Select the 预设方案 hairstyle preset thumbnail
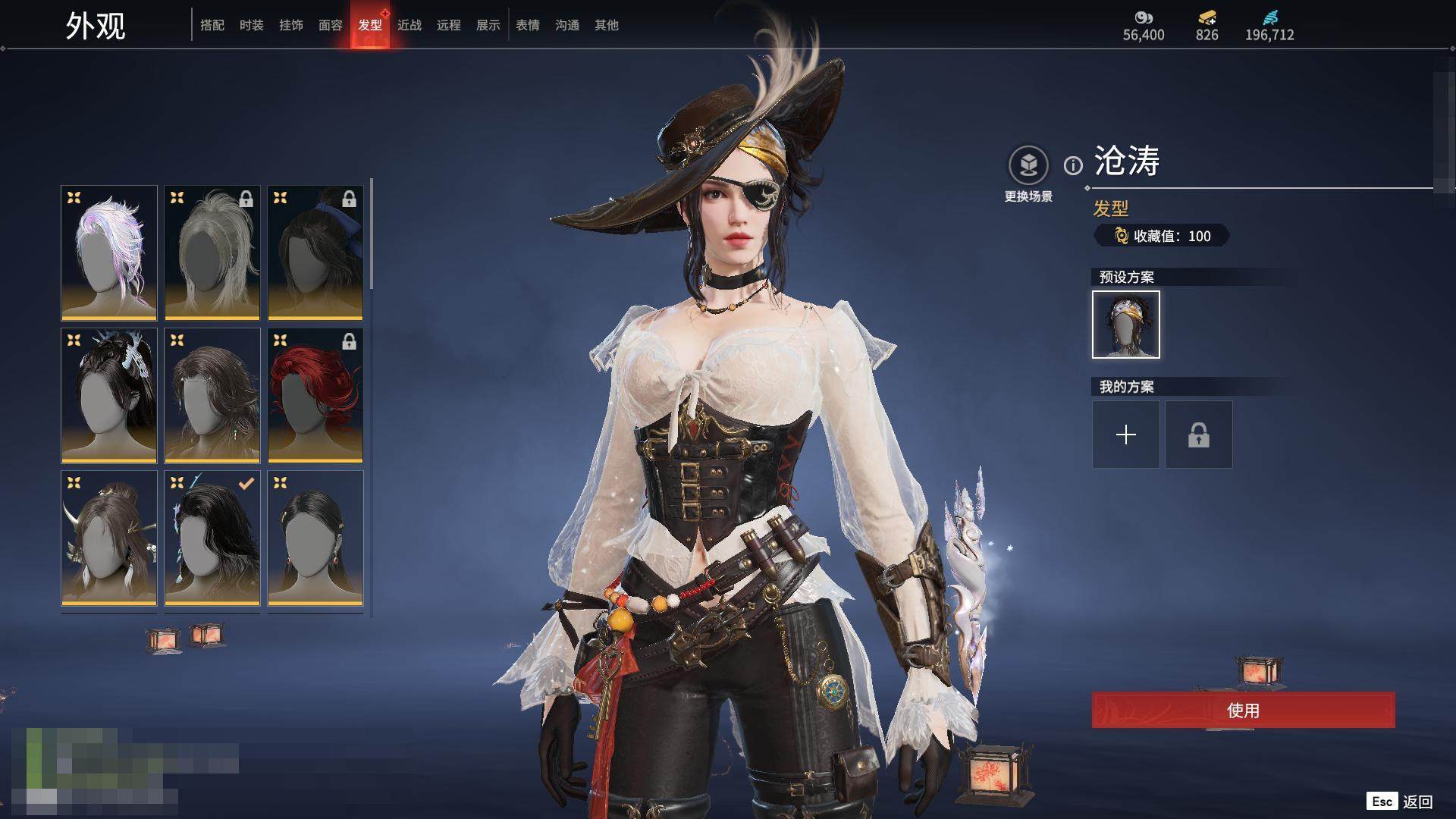Viewport: 1456px width, 819px height. 1125,325
